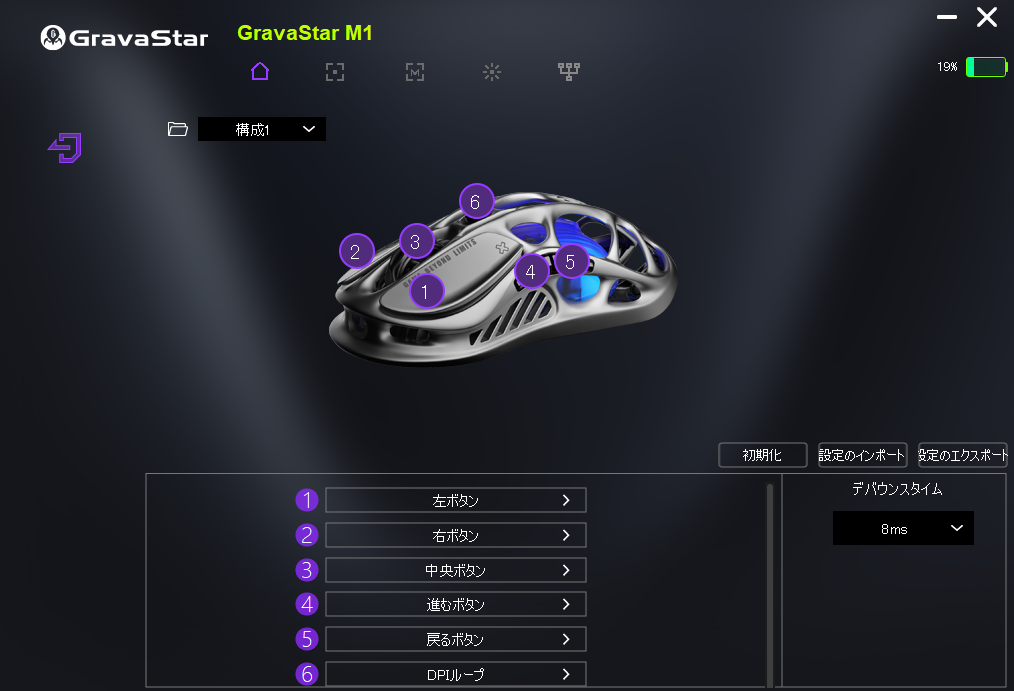Open the home tab icon
This screenshot has height=691, width=1014.
pyautogui.click(x=260, y=71)
